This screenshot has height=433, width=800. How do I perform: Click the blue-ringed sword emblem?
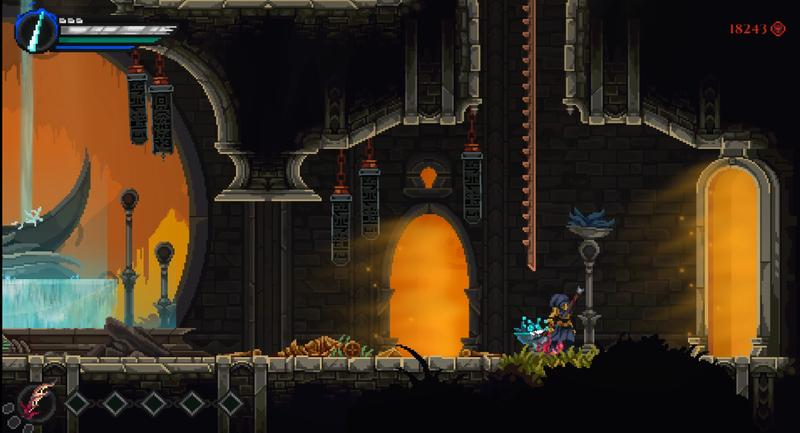35,29
